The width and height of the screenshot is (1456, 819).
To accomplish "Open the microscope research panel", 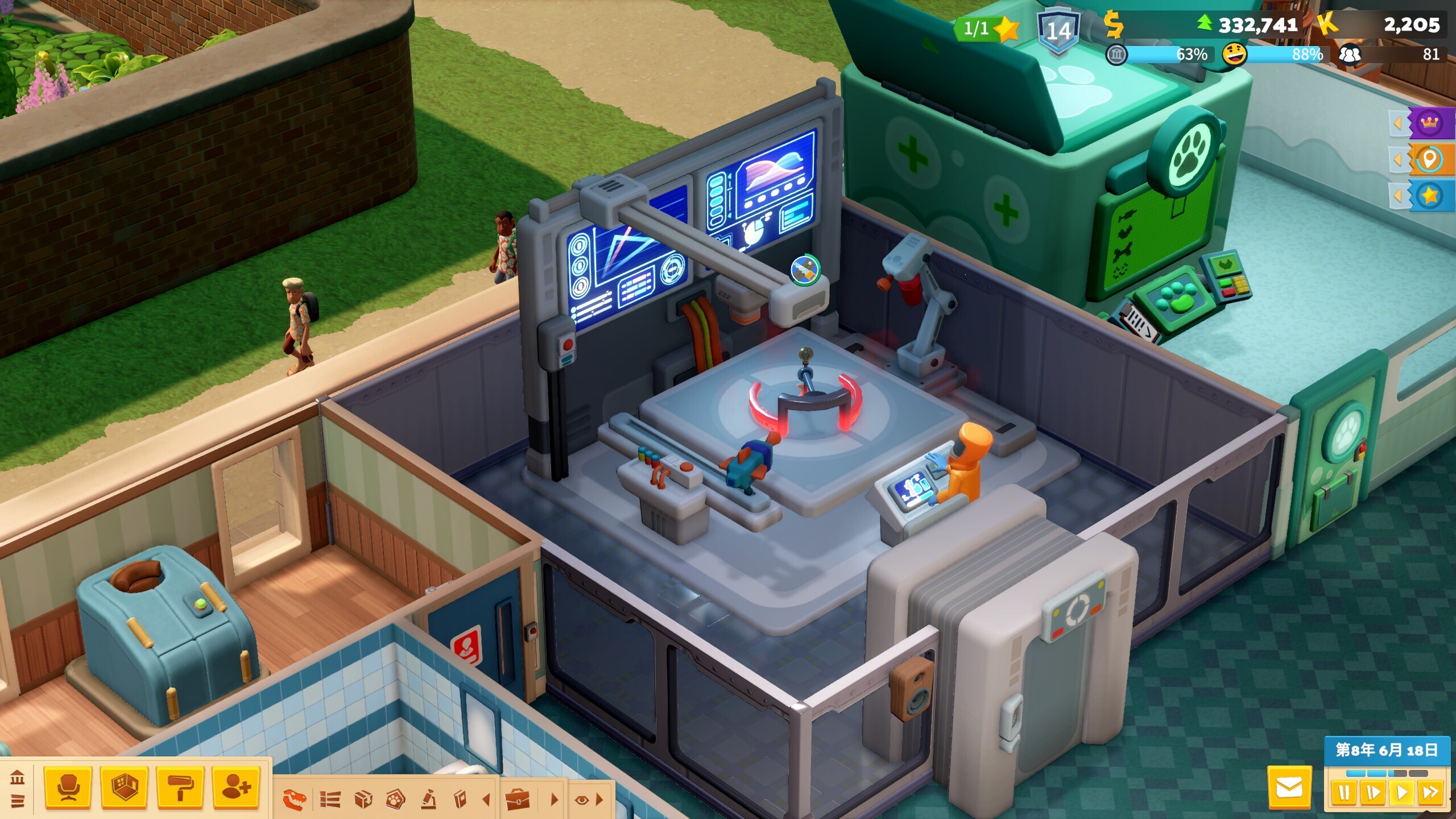I will tap(428, 800).
